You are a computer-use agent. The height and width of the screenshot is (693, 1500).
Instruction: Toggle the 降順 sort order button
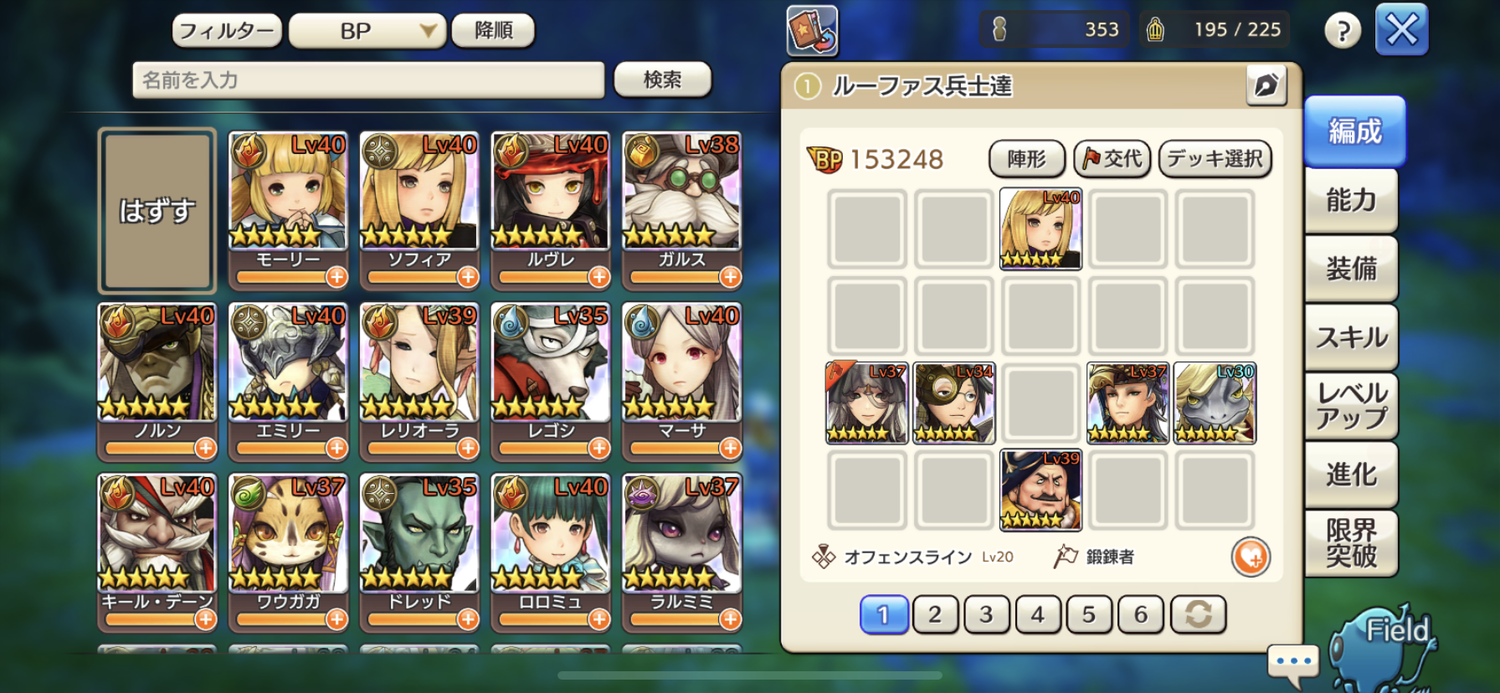[x=492, y=31]
